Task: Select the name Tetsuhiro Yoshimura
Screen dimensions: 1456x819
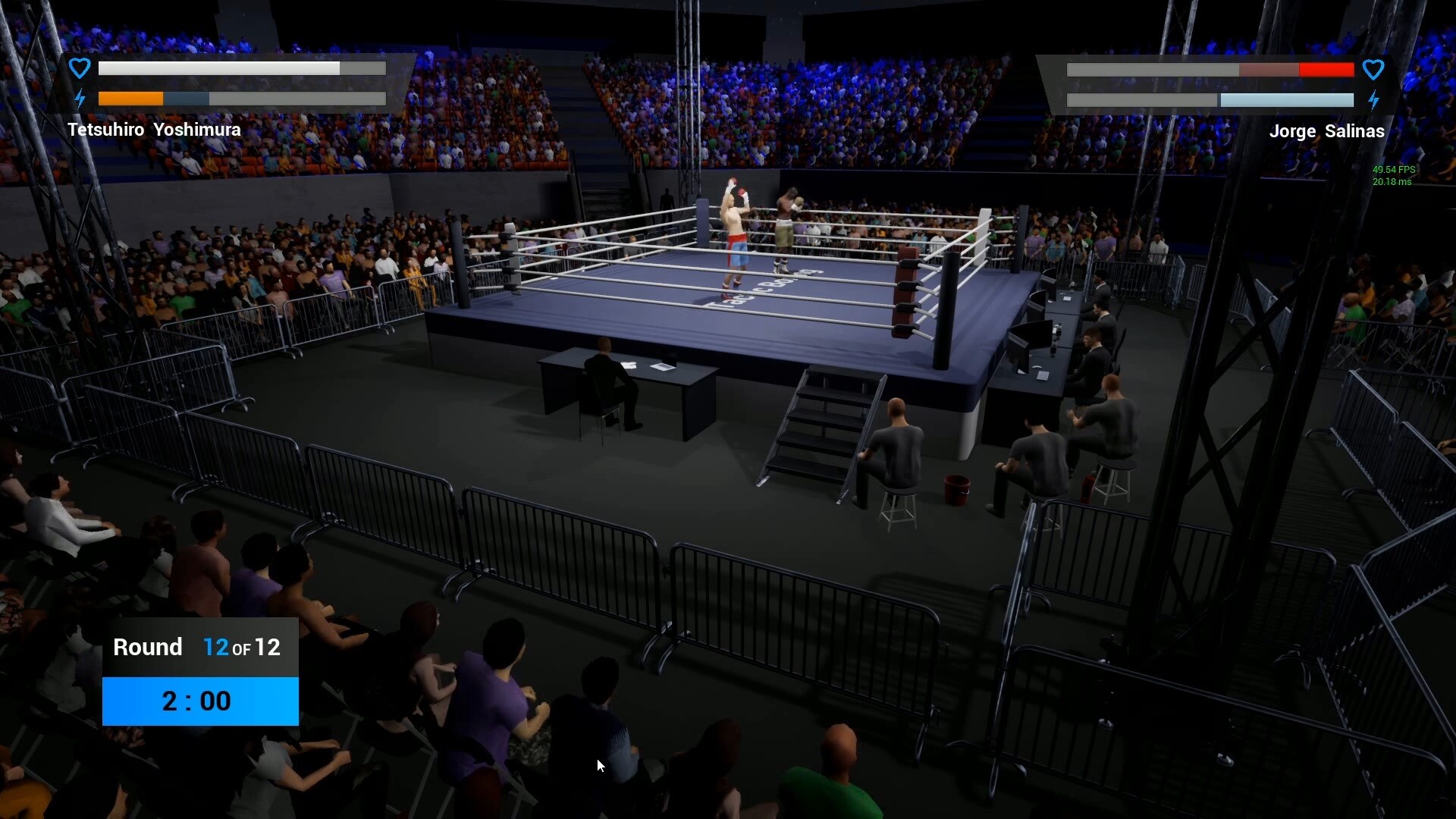Action: (x=154, y=130)
